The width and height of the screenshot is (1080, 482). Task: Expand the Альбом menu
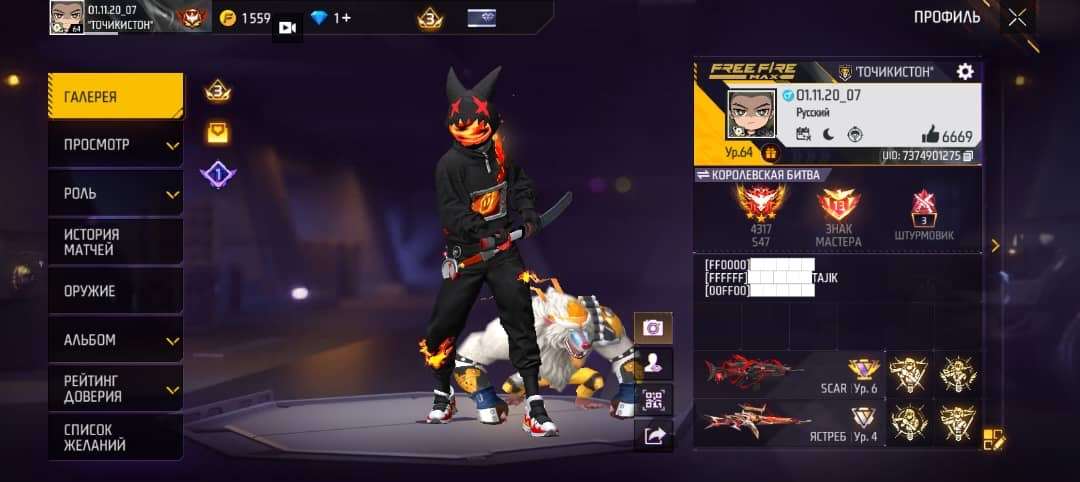pos(115,340)
